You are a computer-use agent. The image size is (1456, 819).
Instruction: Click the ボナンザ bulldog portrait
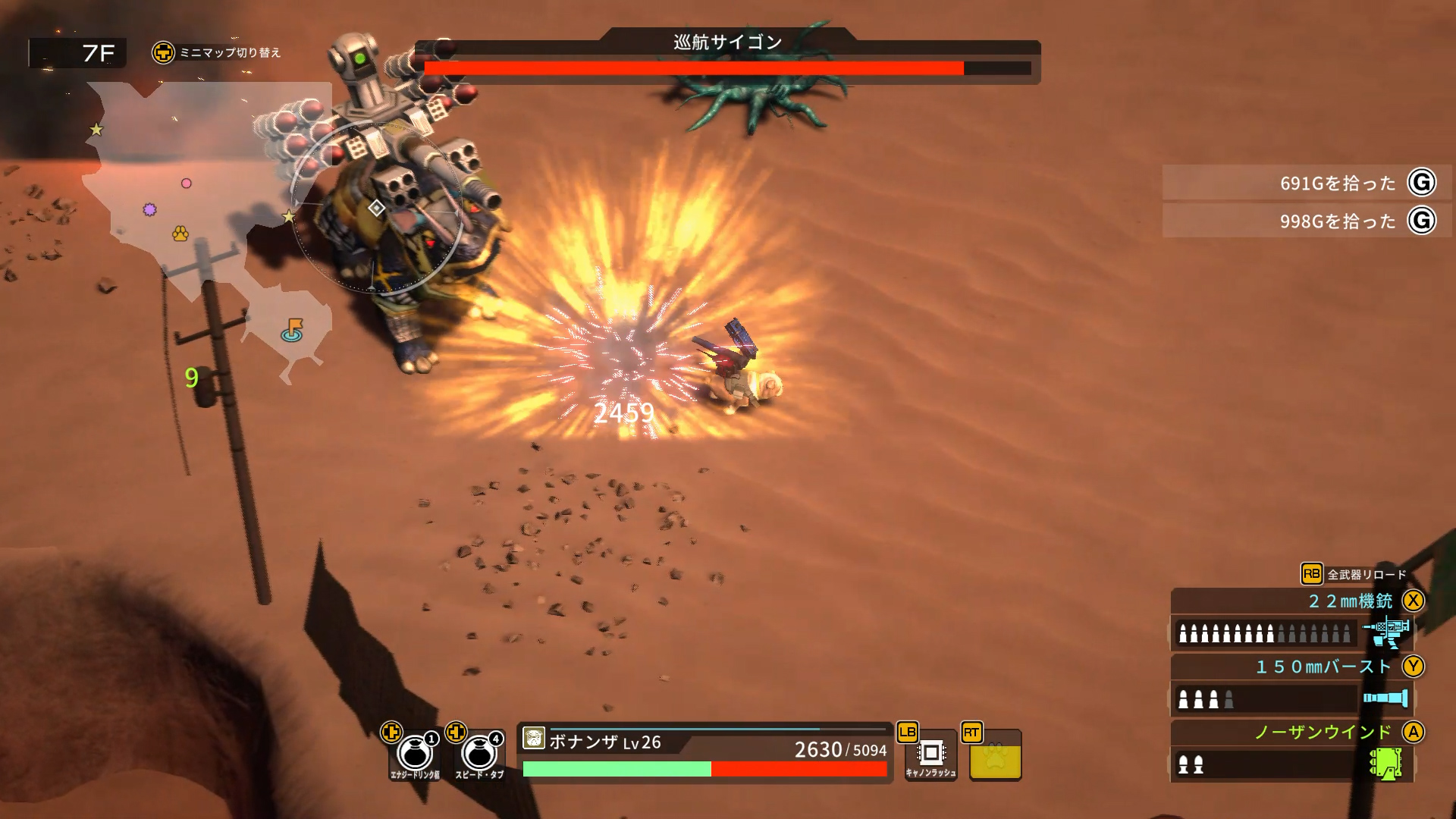pyautogui.click(x=534, y=738)
